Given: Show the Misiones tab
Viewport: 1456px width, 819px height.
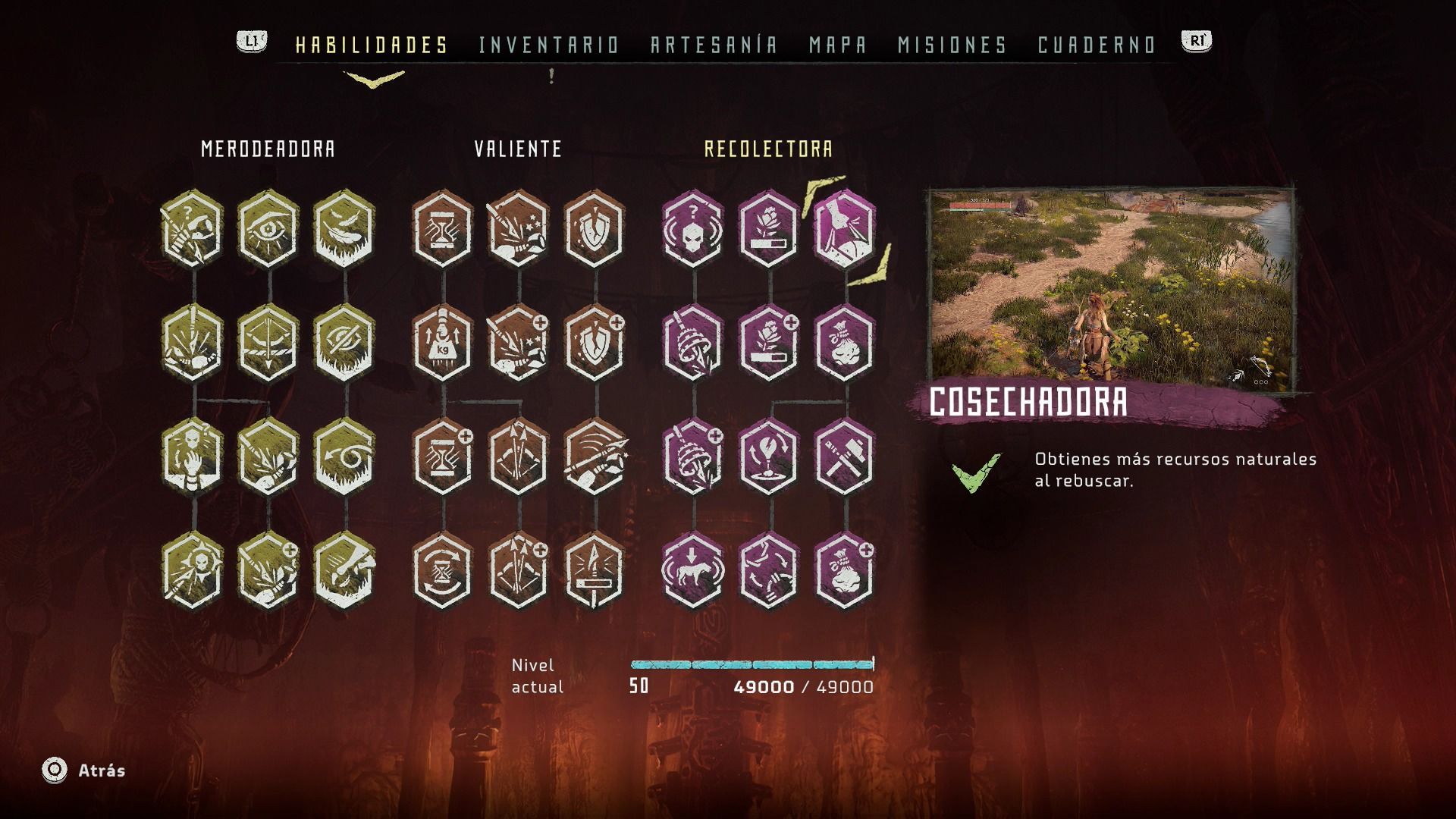Looking at the screenshot, I should tap(952, 45).
